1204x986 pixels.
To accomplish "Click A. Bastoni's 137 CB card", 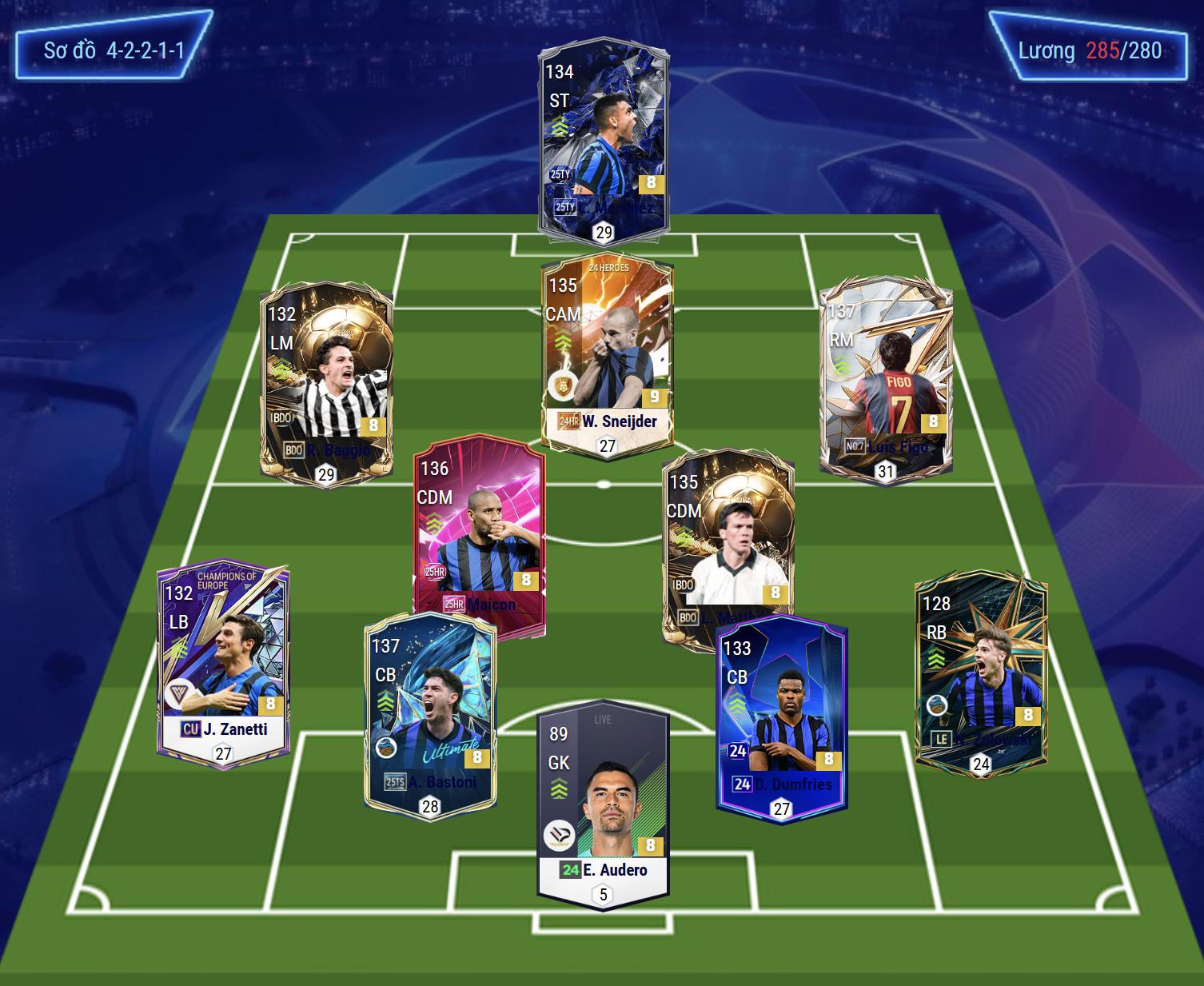I will point(430,716).
